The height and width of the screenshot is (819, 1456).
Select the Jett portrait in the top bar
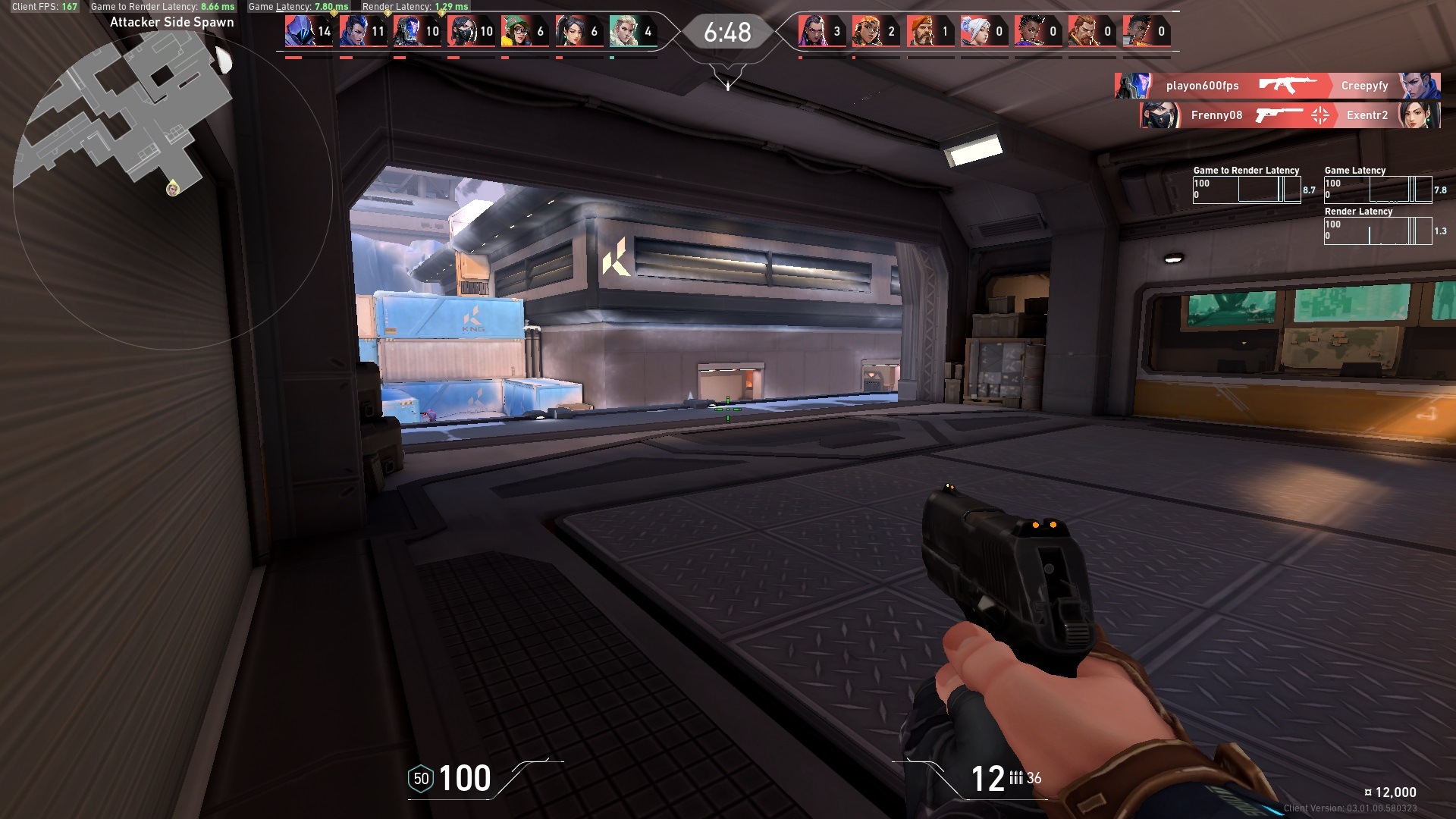(974, 31)
